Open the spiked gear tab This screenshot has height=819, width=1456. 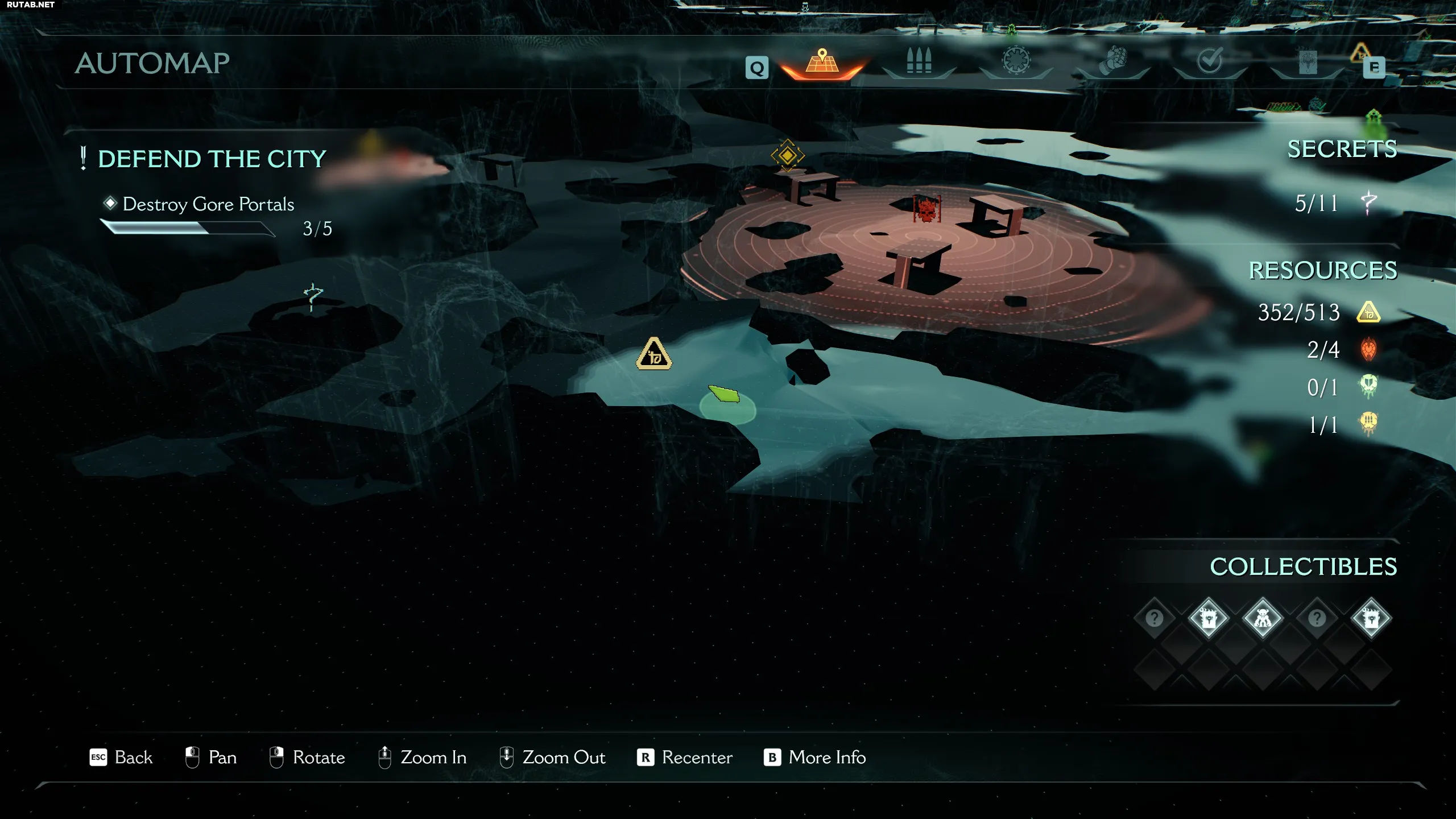point(1016,61)
